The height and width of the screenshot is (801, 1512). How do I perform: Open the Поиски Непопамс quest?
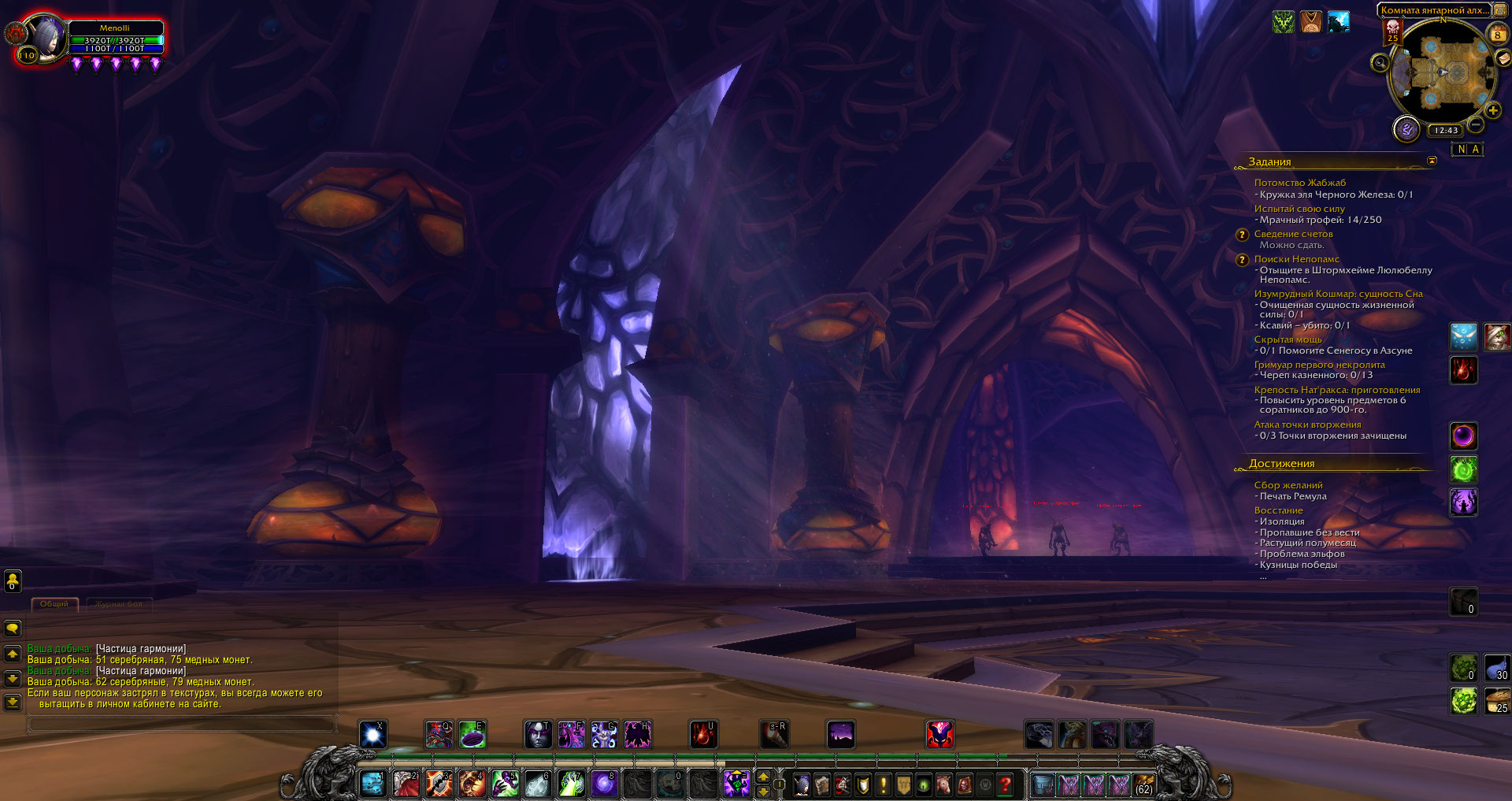click(1296, 259)
